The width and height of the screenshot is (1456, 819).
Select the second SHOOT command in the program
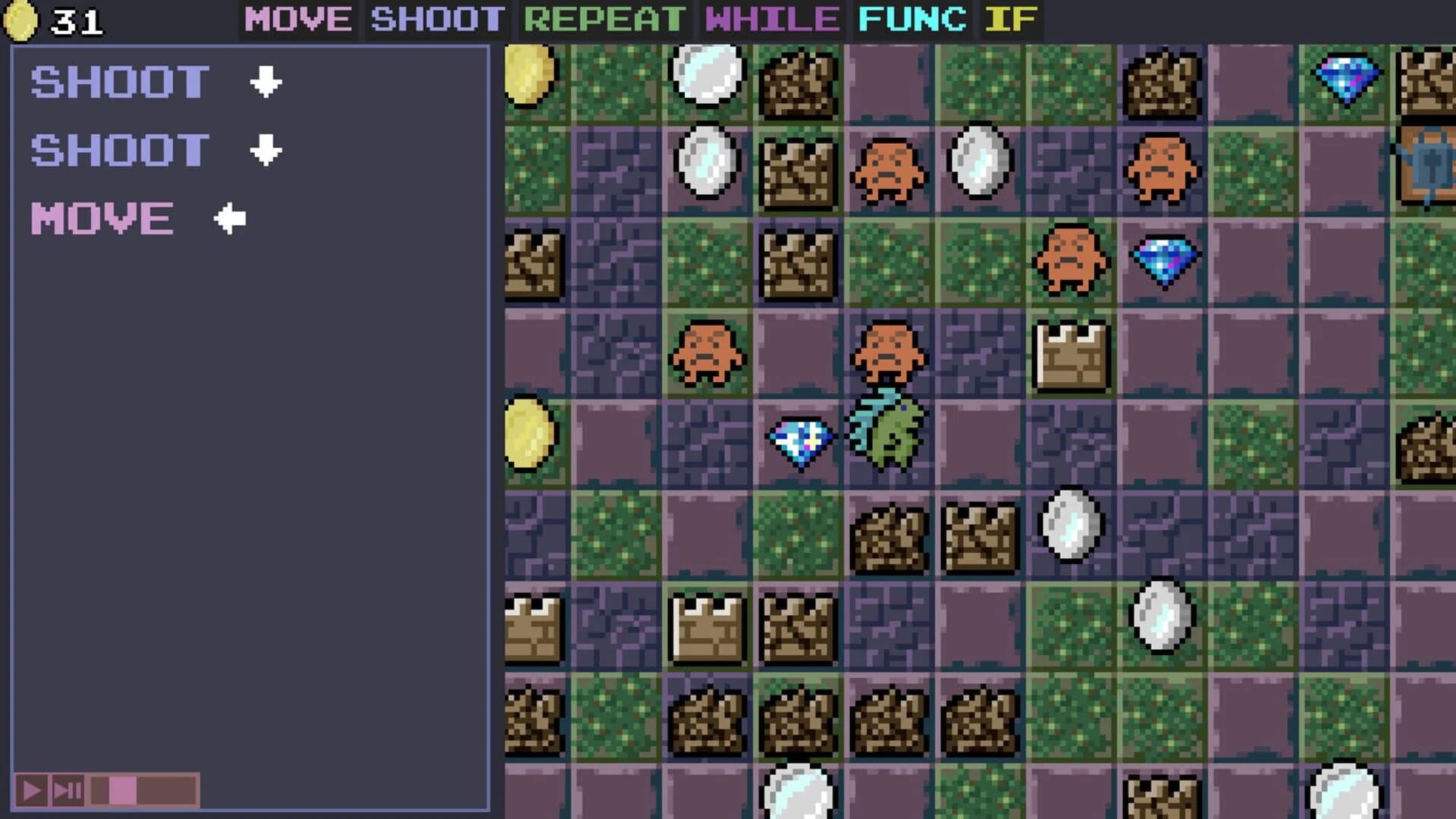tap(120, 149)
